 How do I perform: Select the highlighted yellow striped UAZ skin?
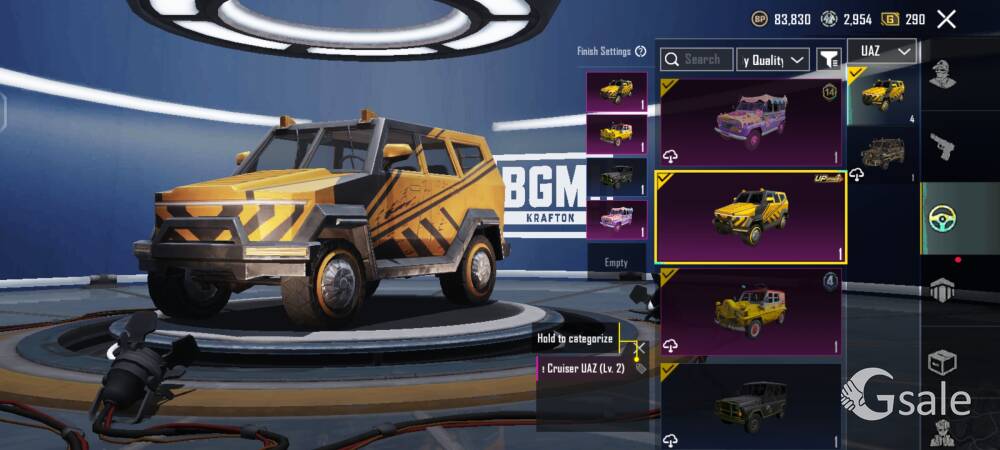click(x=750, y=217)
